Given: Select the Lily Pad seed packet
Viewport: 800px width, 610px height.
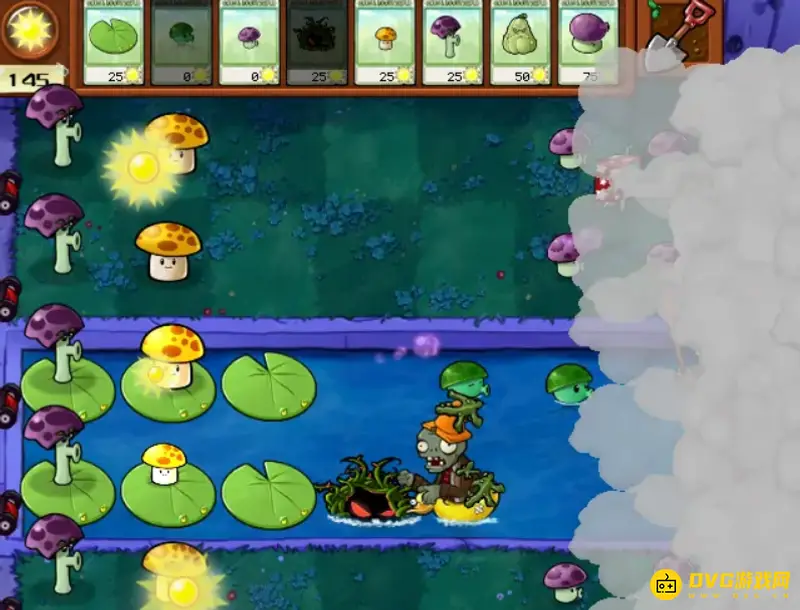Looking at the screenshot, I should pyautogui.click(x=114, y=40).
